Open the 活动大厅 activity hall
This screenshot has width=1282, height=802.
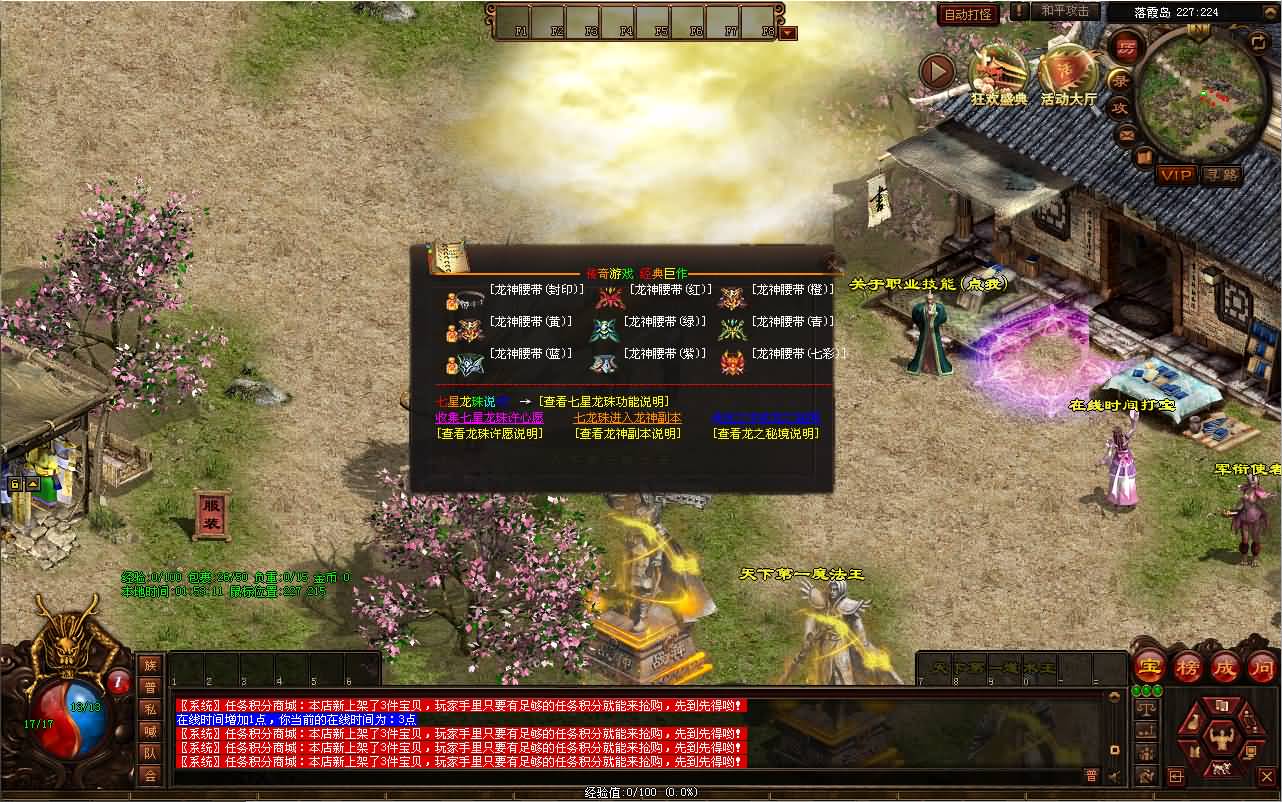coord(1068,73)
